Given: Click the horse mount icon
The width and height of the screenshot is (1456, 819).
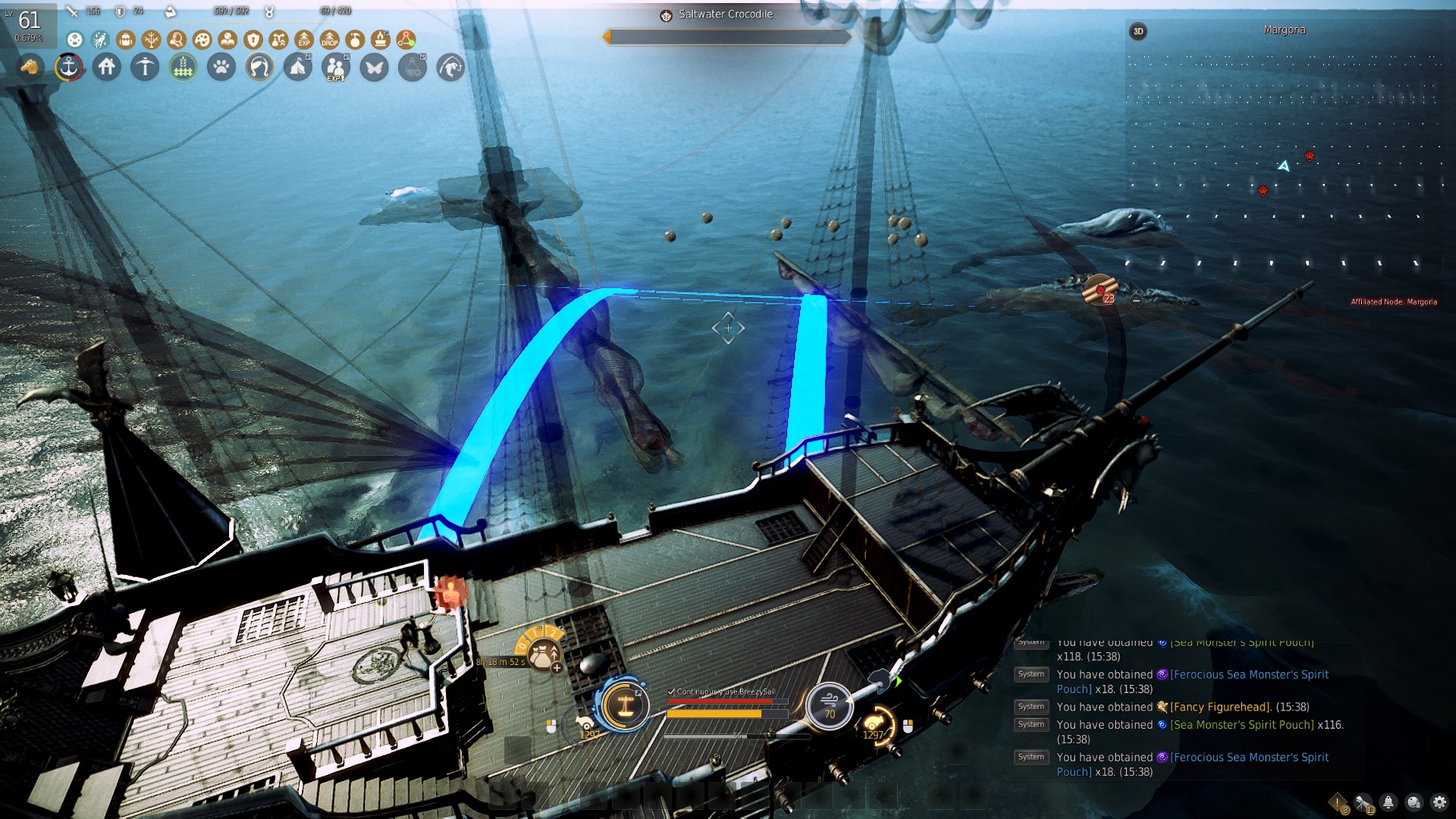Looking at the screenshot, I should pos(30,67).
